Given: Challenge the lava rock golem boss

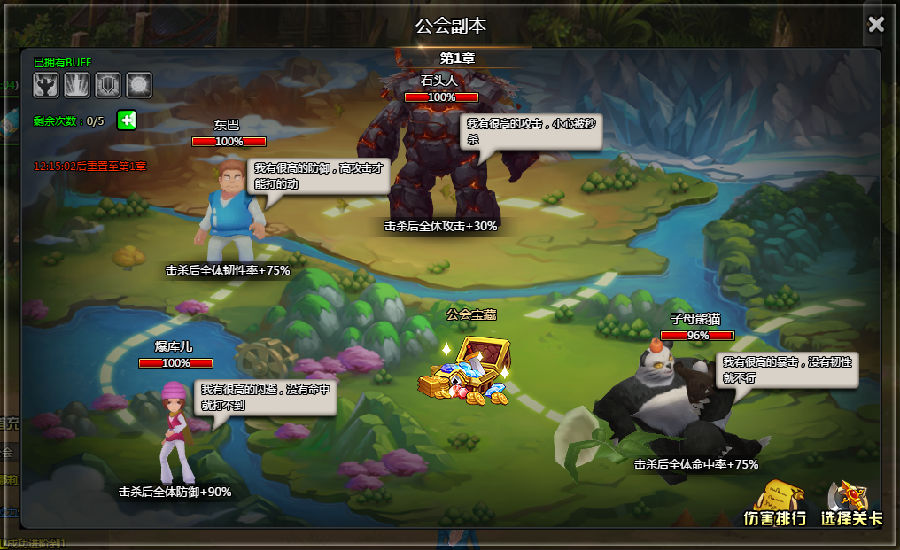Looking at the screenshot, I should [430, 160].
